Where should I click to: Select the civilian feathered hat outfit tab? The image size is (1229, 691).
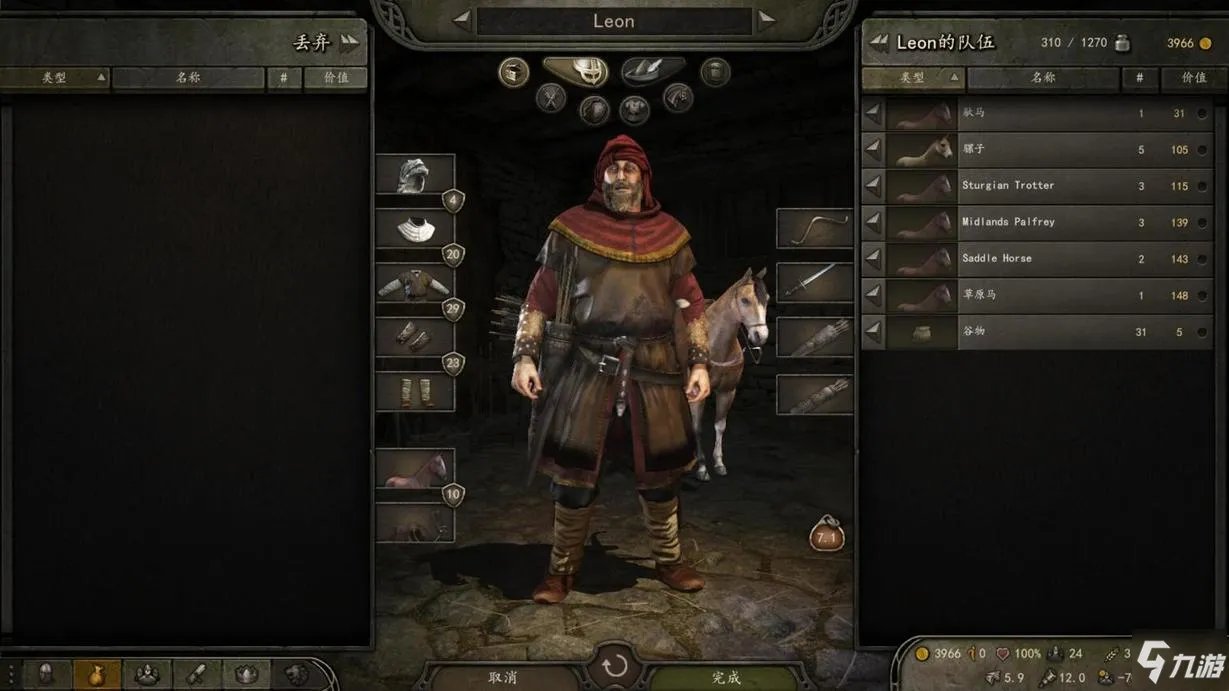(652, 70)
